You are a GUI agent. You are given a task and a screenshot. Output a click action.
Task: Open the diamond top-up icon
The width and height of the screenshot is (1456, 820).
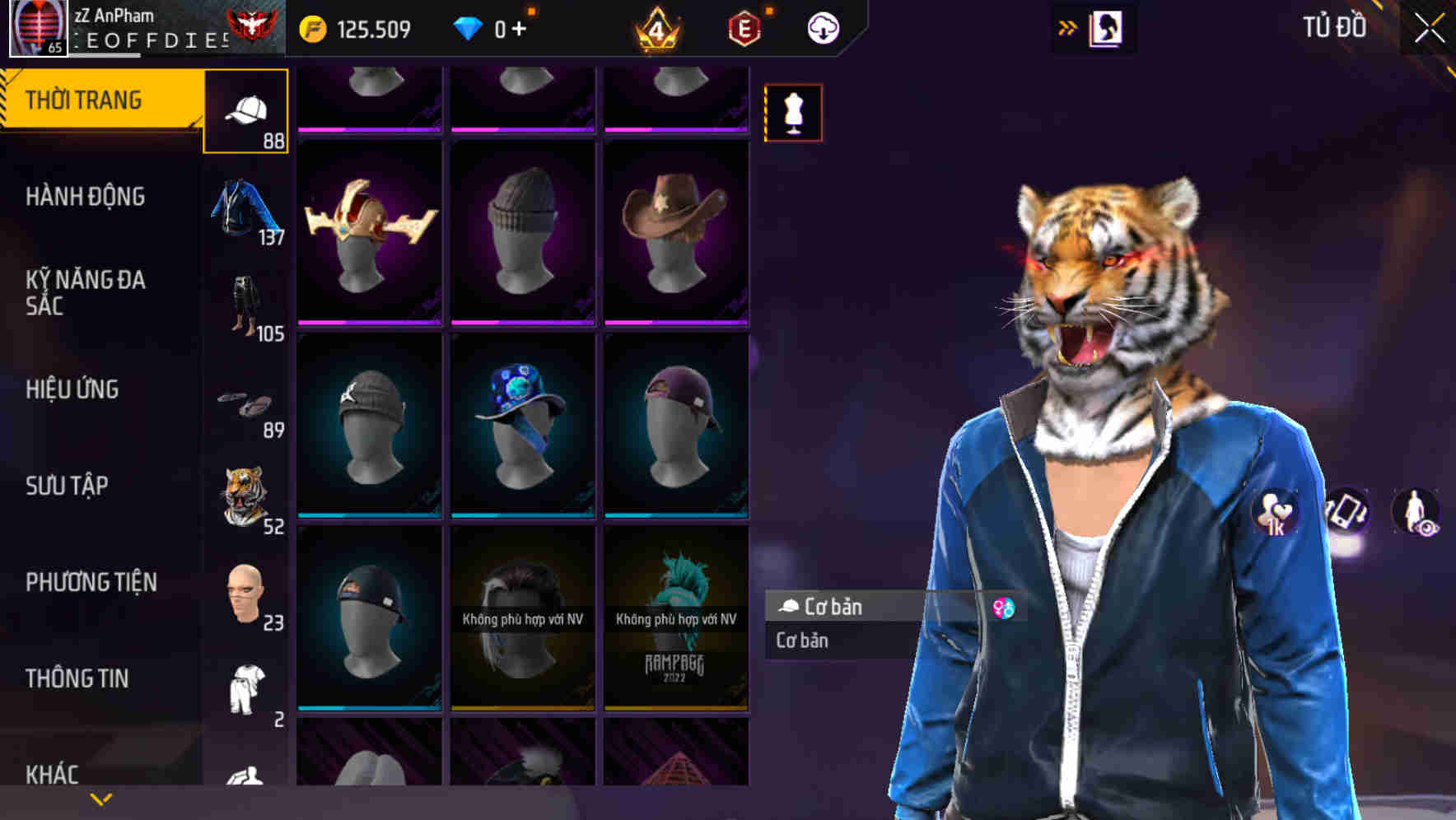(x=469, y=27)
